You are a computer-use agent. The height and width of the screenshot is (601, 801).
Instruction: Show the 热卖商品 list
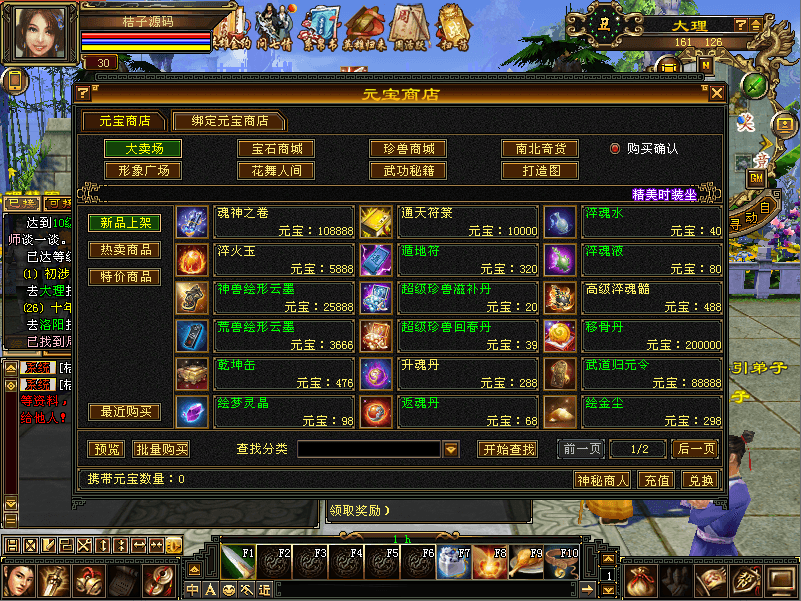[x=125, y=249]
